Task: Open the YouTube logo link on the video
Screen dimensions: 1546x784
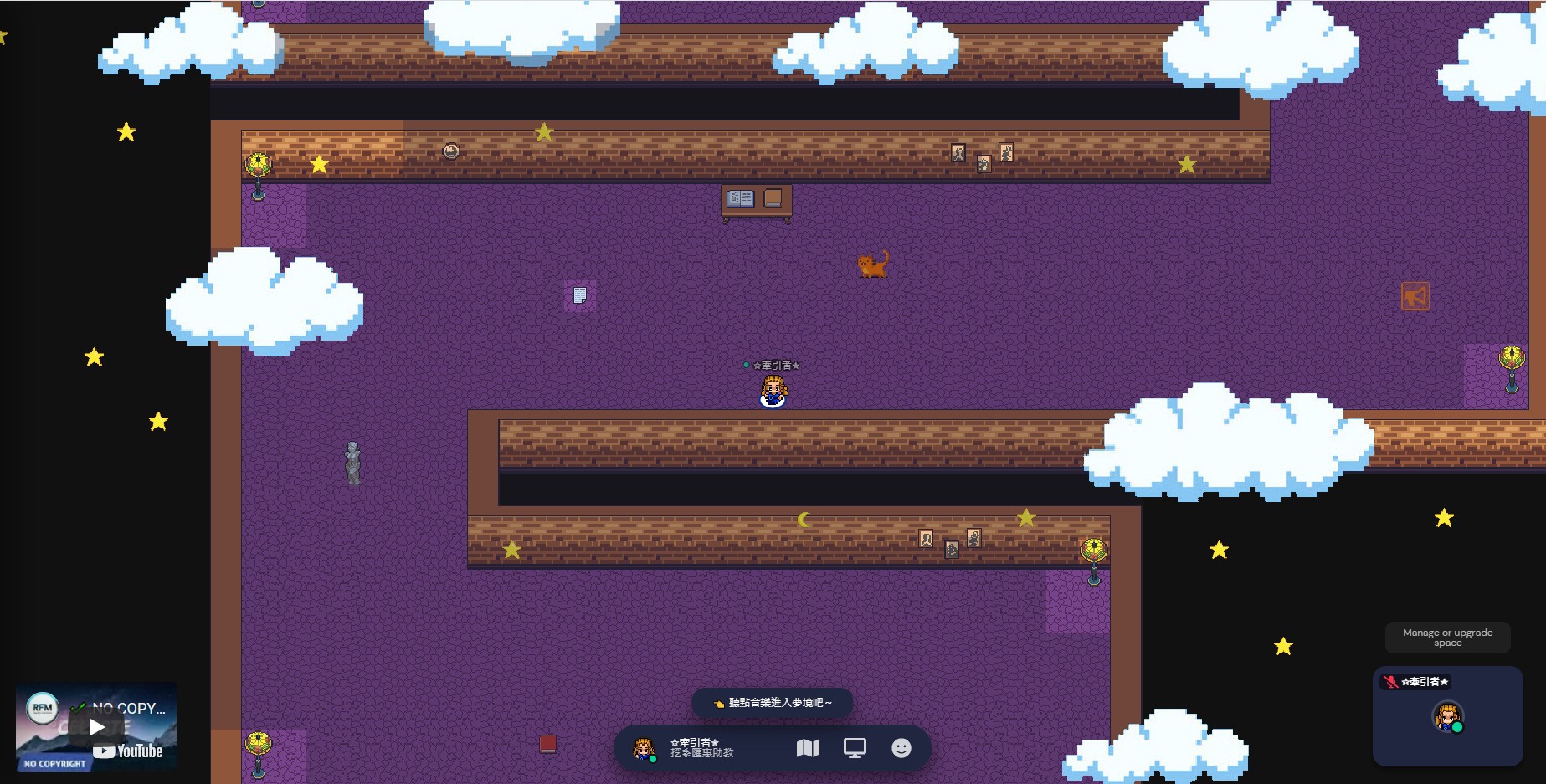Action: tap(128, 751)
